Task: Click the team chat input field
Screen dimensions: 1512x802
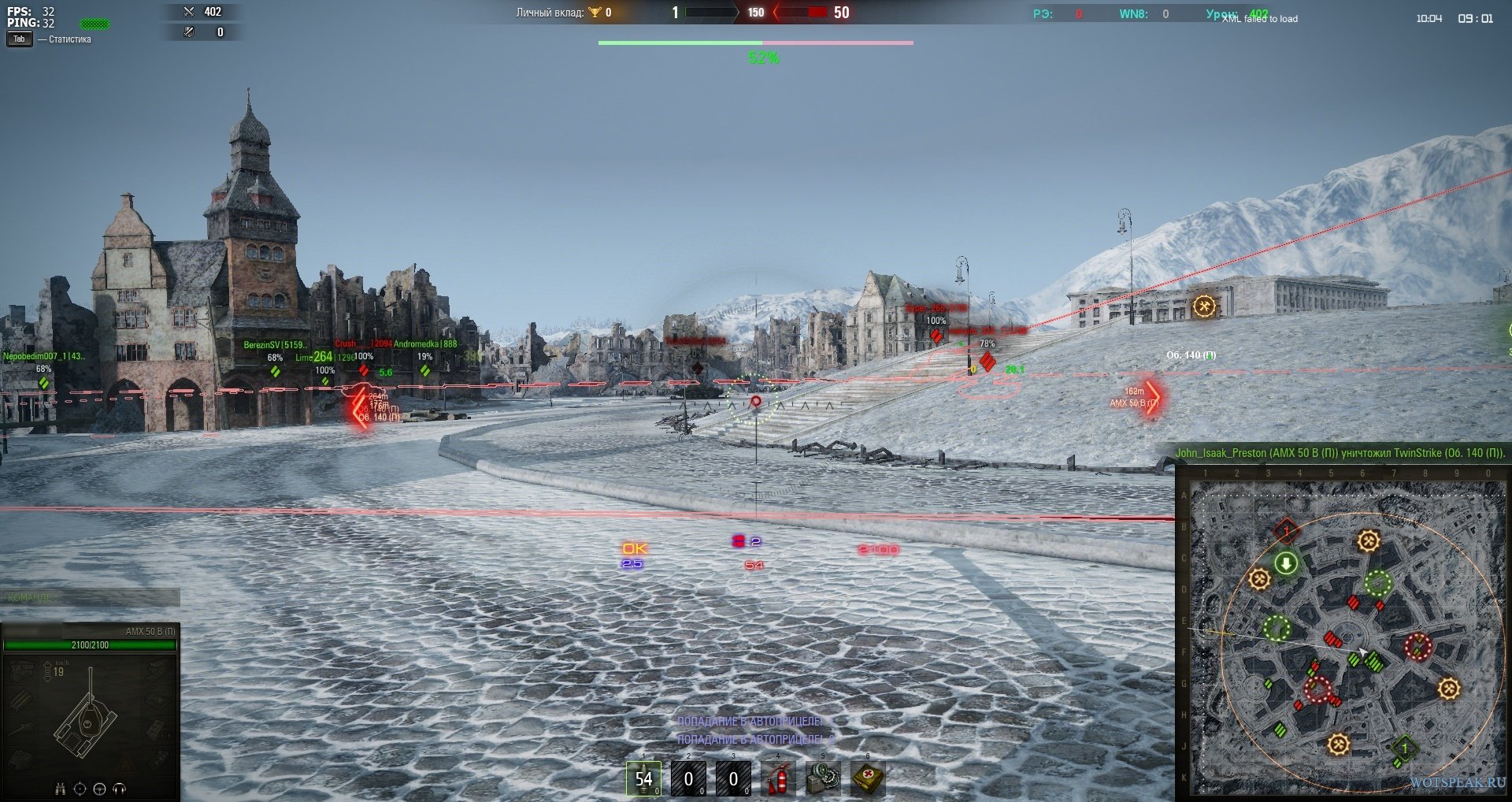Action: [90, 598]
